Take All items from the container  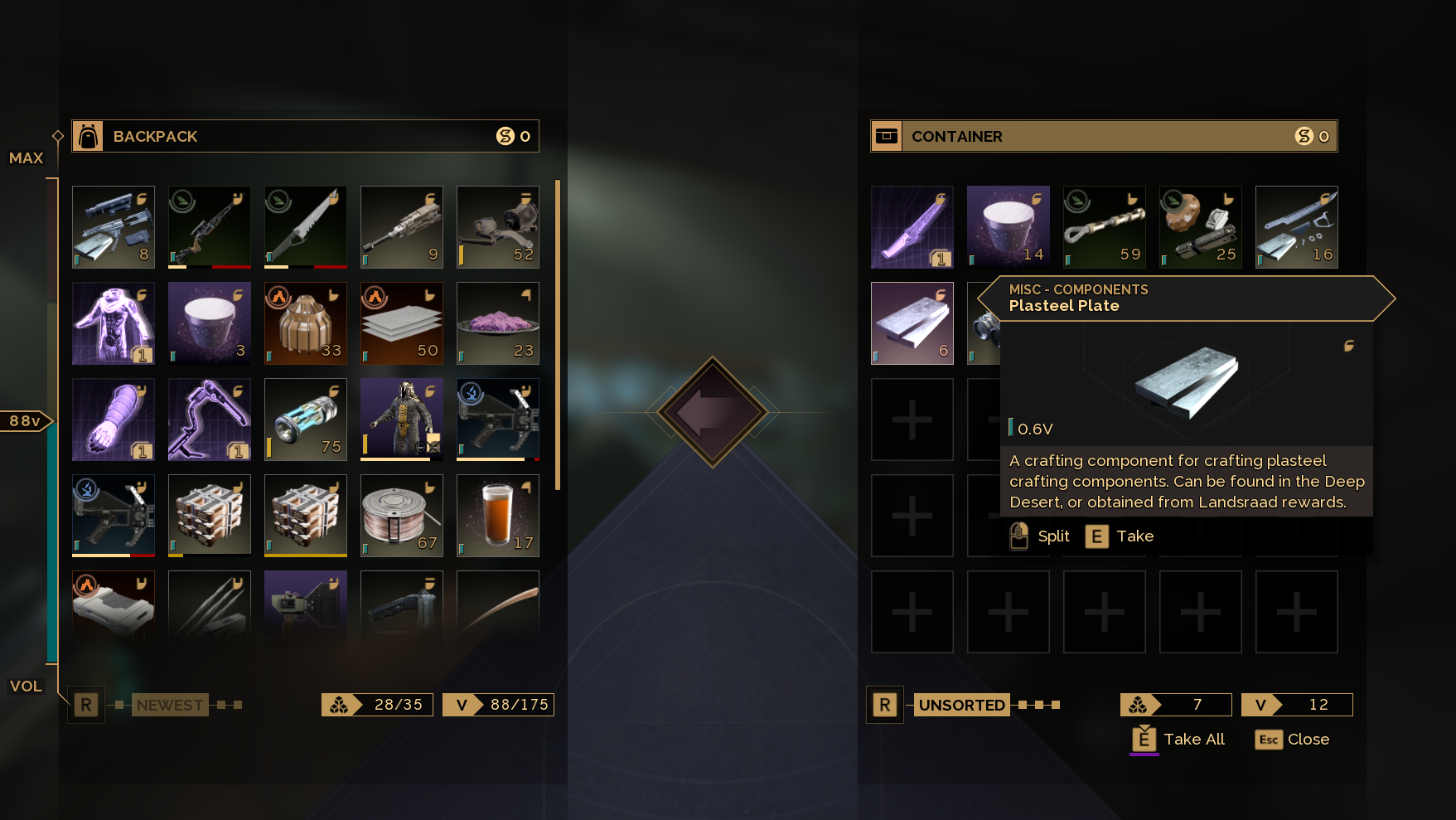point(1178,739)
